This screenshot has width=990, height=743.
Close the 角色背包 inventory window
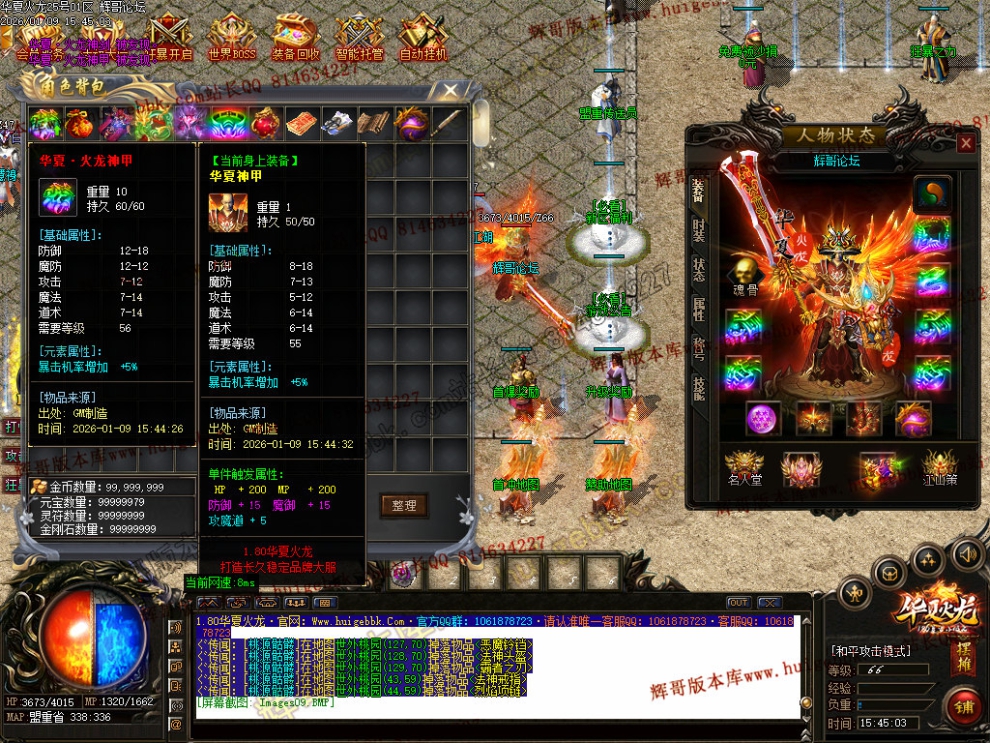(x=452, y=93)
